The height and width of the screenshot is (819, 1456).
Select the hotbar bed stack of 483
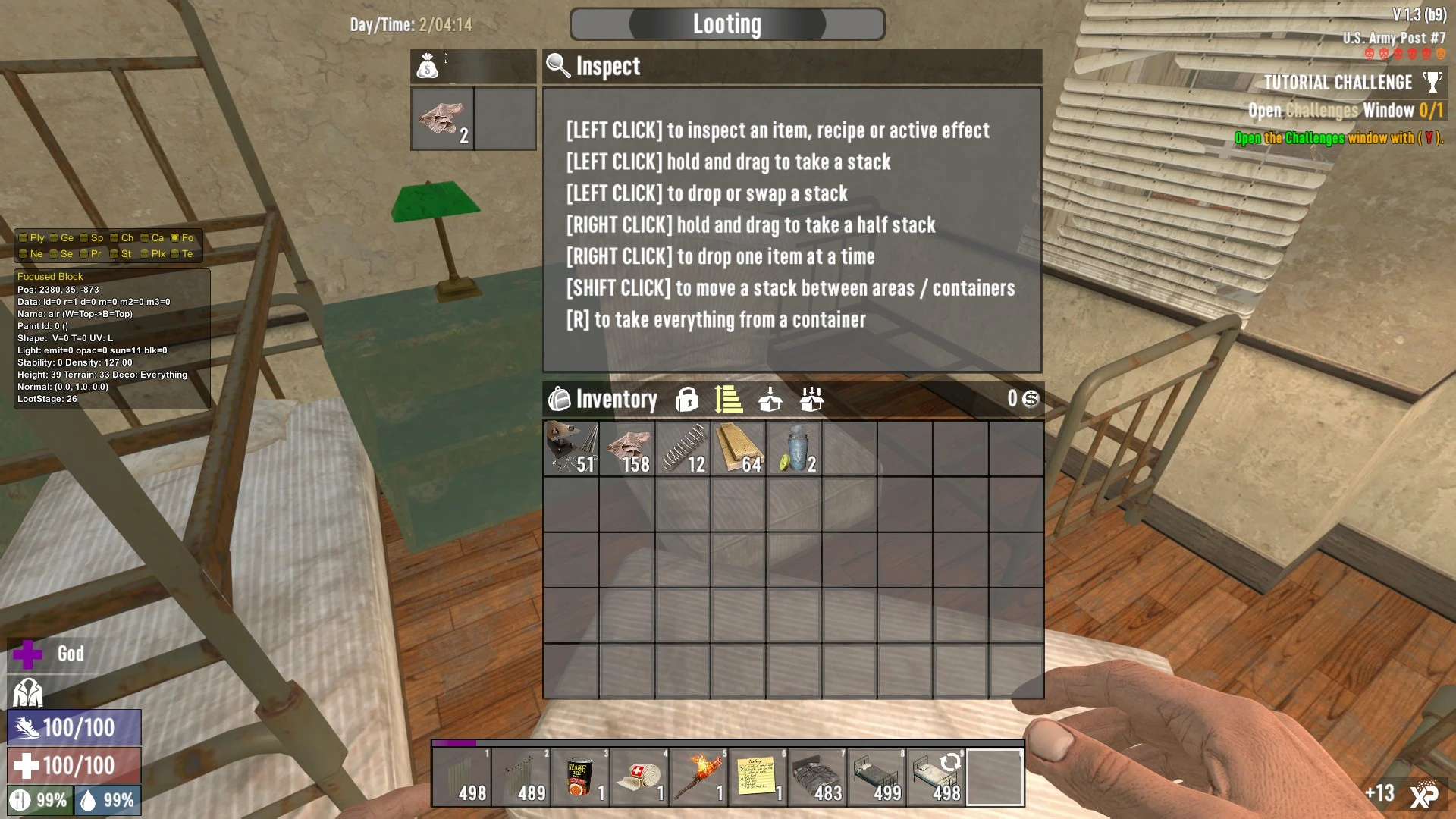click(817, 777)
